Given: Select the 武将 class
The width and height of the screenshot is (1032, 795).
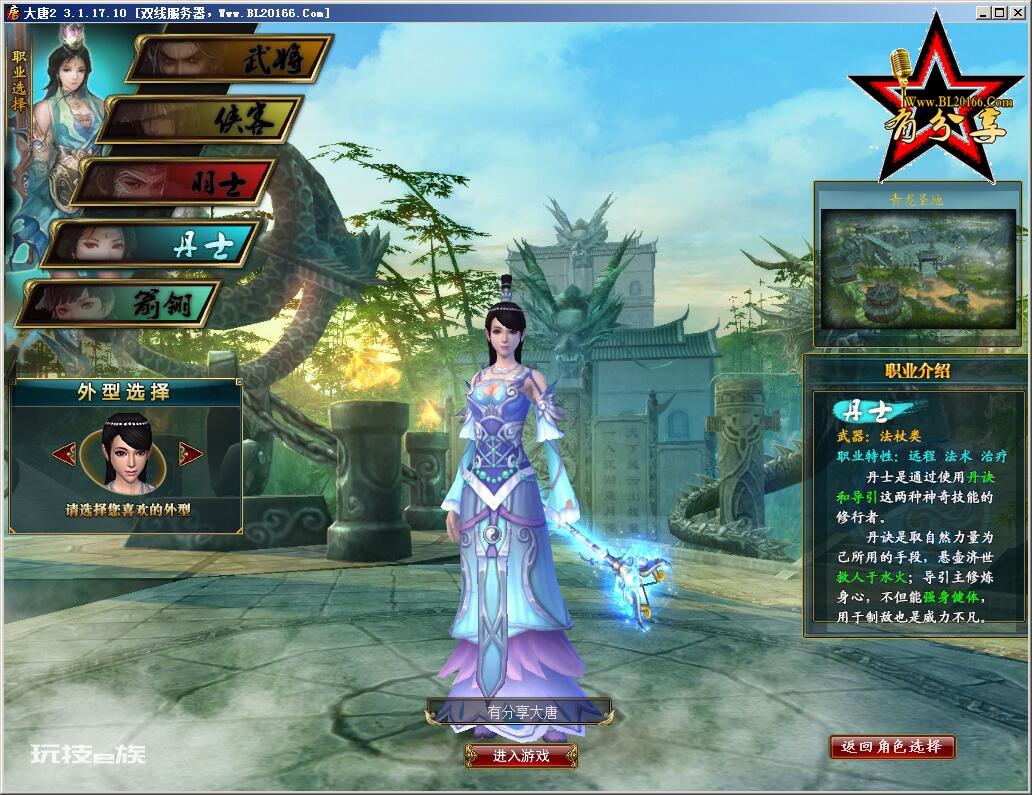Looking at the screenshot, I should coord(232,60).
